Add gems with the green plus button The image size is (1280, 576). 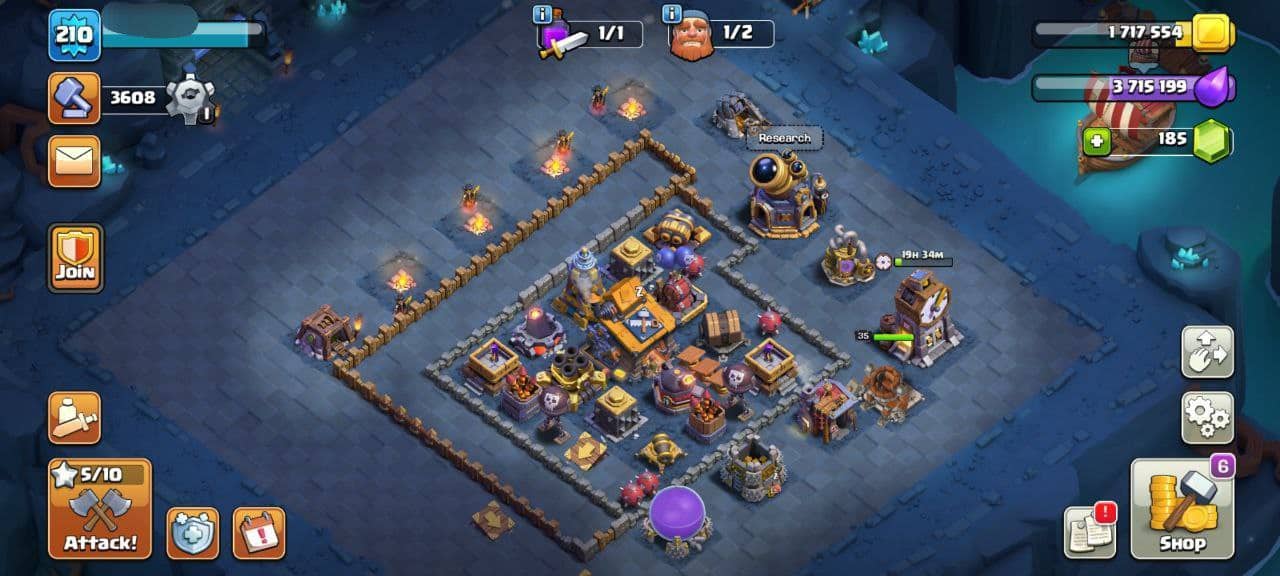click(1097, 141)
